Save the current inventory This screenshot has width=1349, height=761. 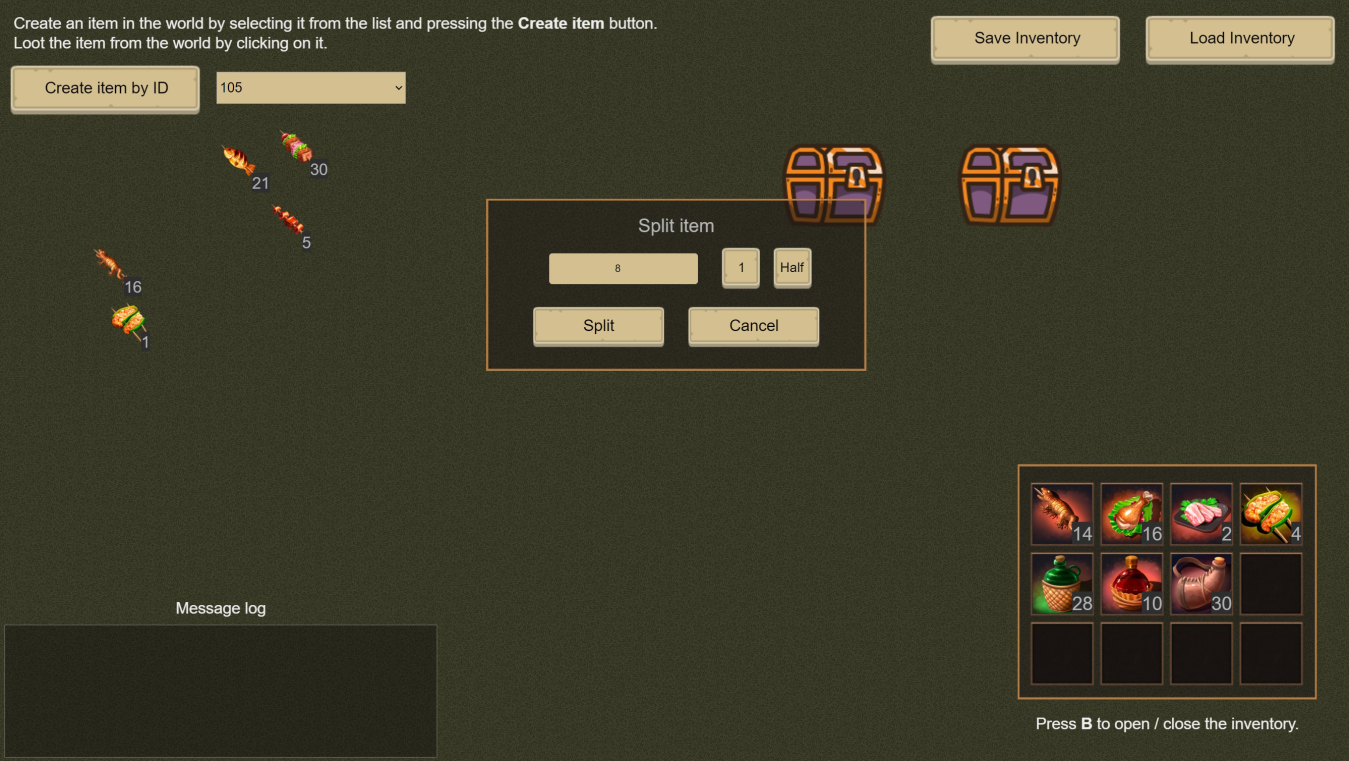1024,38
